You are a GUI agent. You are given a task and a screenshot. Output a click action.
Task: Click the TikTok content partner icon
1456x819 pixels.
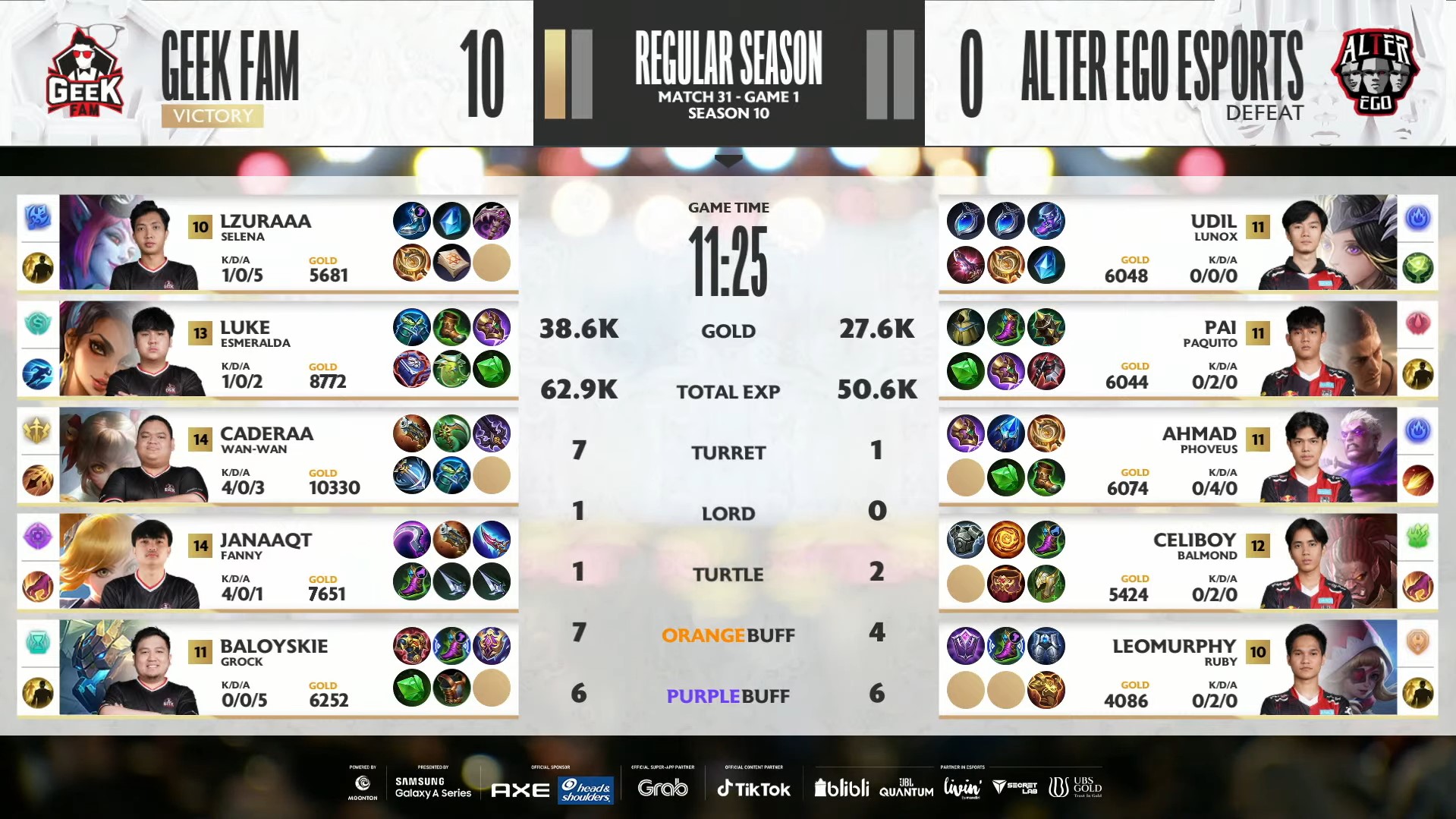[752, 788]
